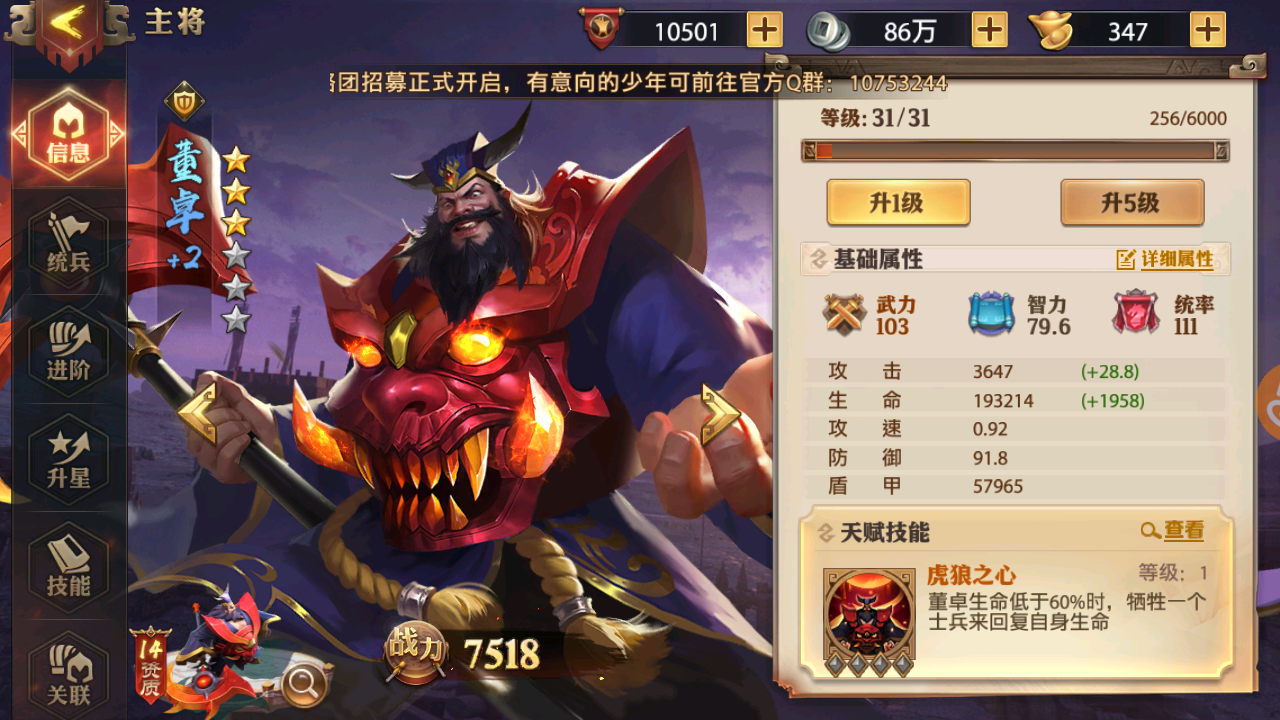Click the 统率 red banner stat icon
This screenshot has width=1280, height=720.
pos(1134,313)
